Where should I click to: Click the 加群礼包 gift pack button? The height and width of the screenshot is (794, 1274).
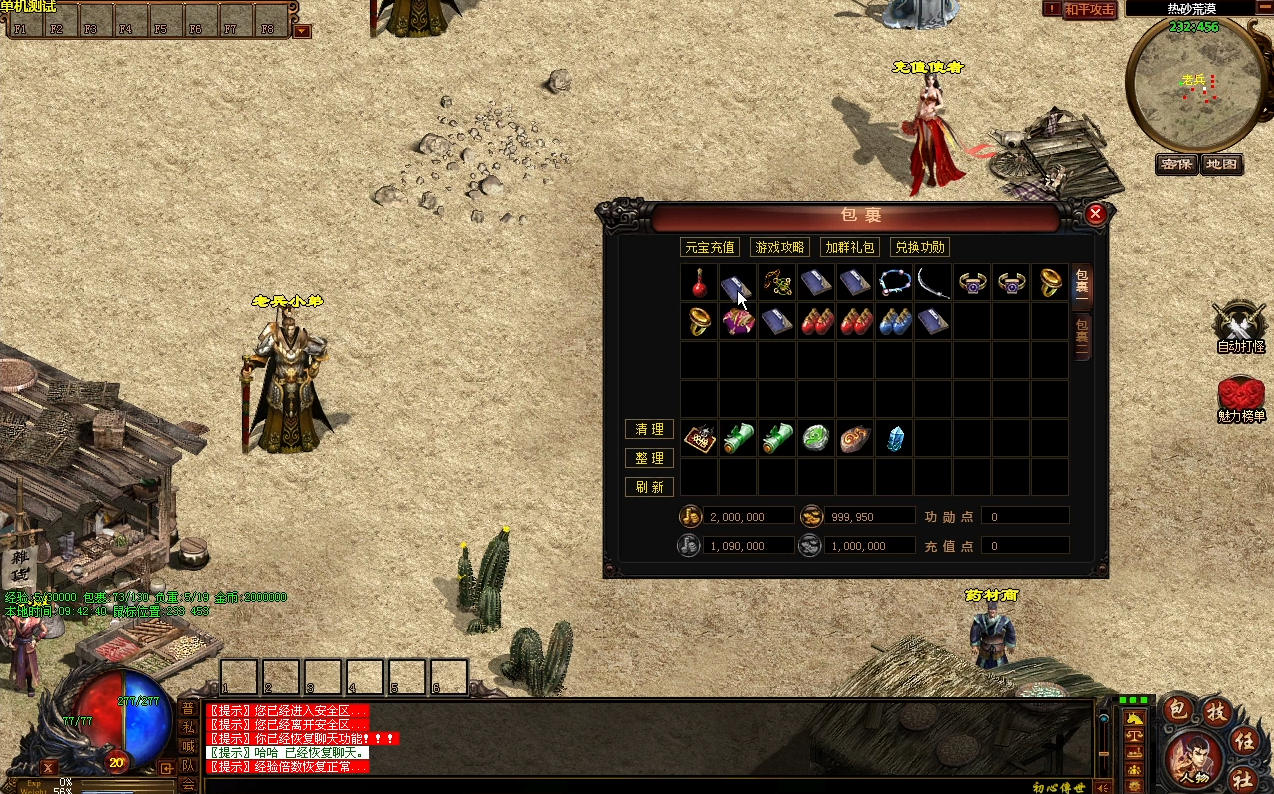[850, 247]
